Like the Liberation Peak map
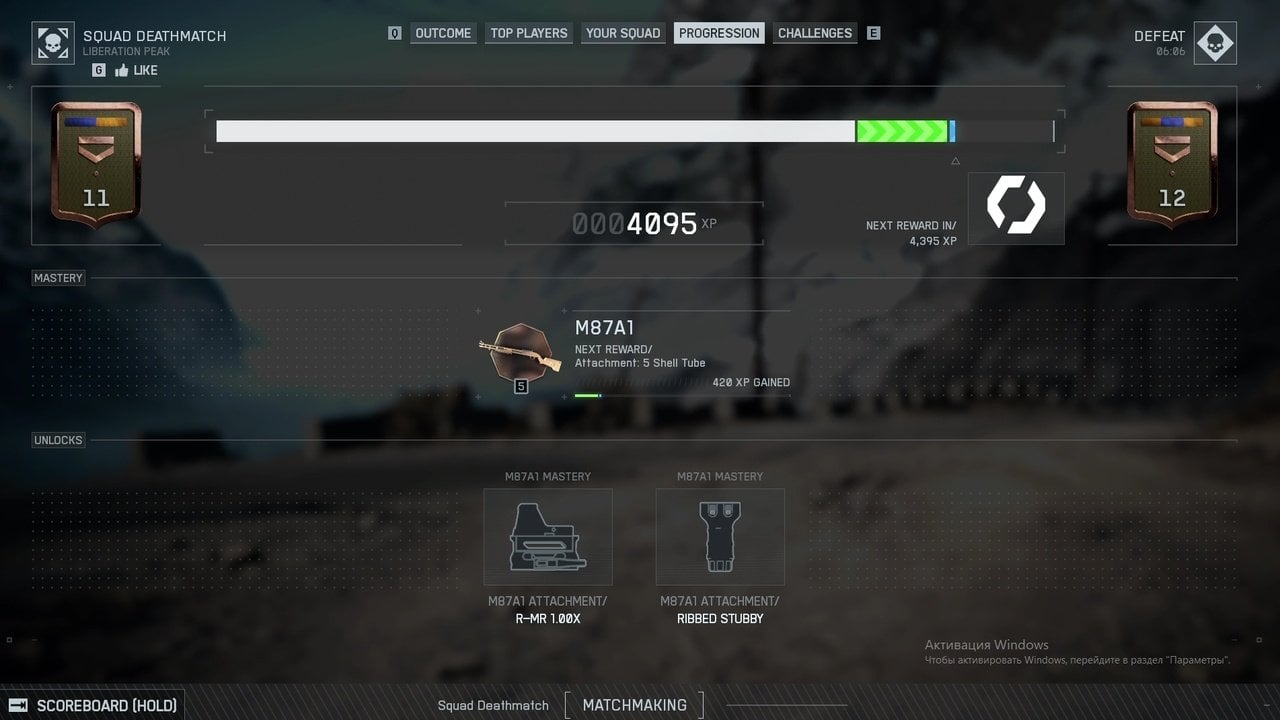This screenshot has width=1280, height=720. point(136,70)
